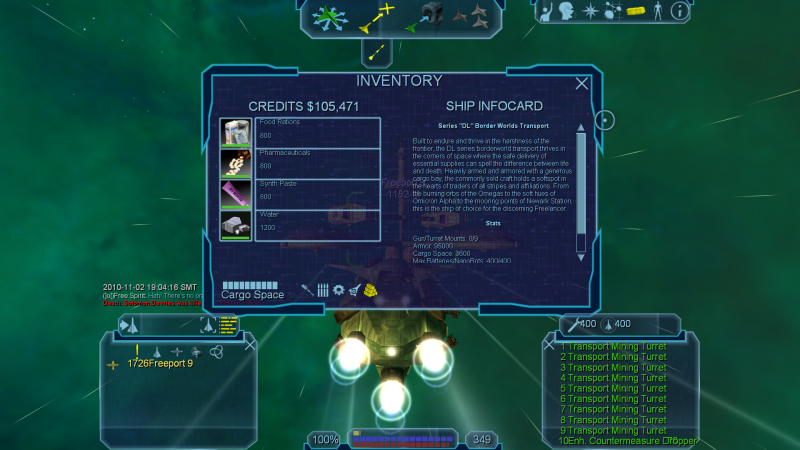Close the contact list panel
The width and height of the screenshot is (800, 450).
pyautogui.click(x=249, y=344)
